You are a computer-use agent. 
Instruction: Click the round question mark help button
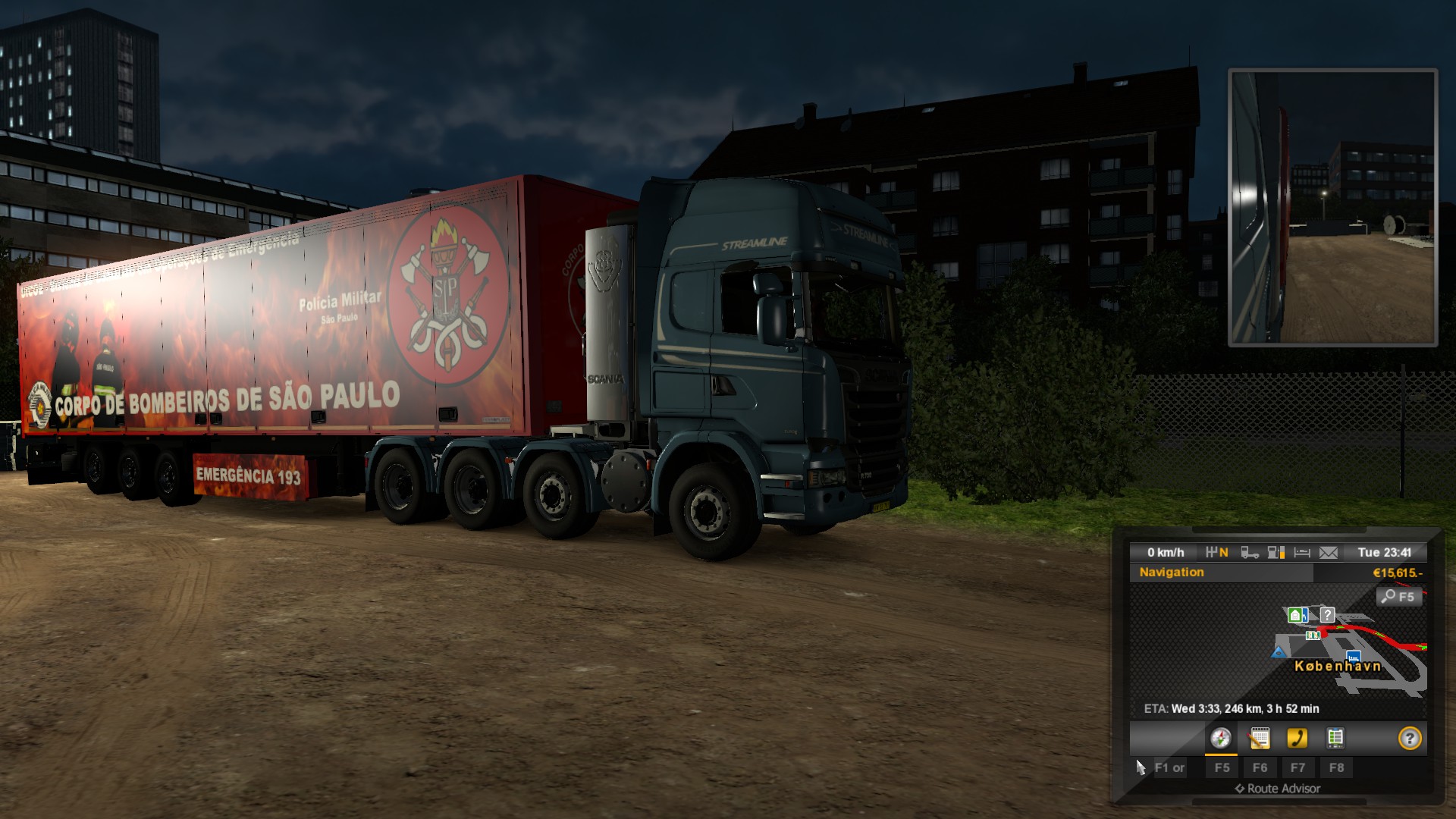coord(1410,738)
